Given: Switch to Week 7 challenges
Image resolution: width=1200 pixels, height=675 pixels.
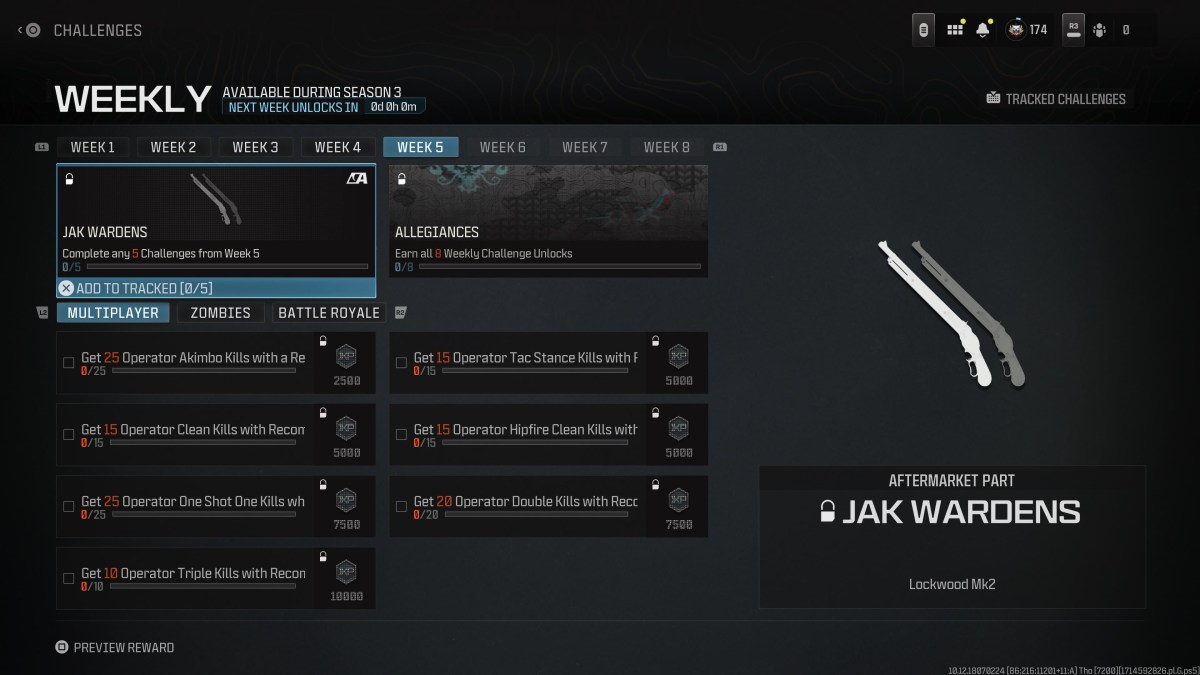Looking at the screenshot, I should point(584,147).
